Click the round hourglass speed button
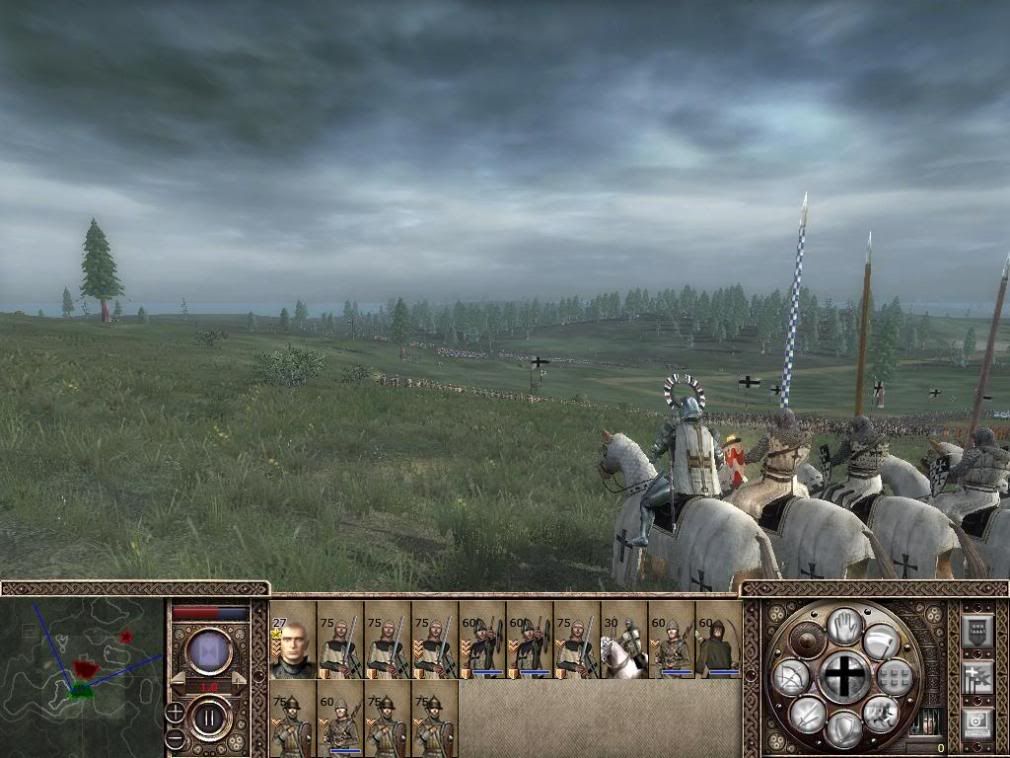 pyautogui.click(x=210, y=651)
